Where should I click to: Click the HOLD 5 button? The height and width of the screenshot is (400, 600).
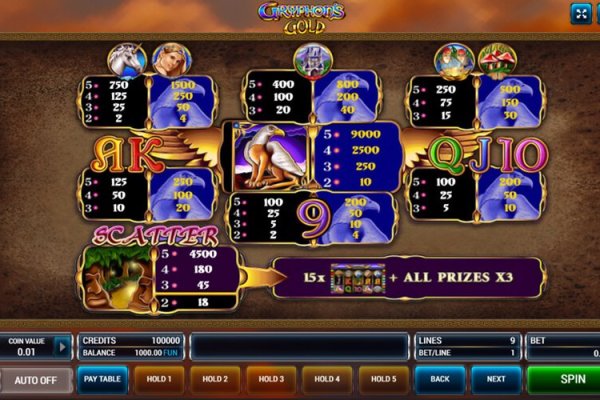384,380
